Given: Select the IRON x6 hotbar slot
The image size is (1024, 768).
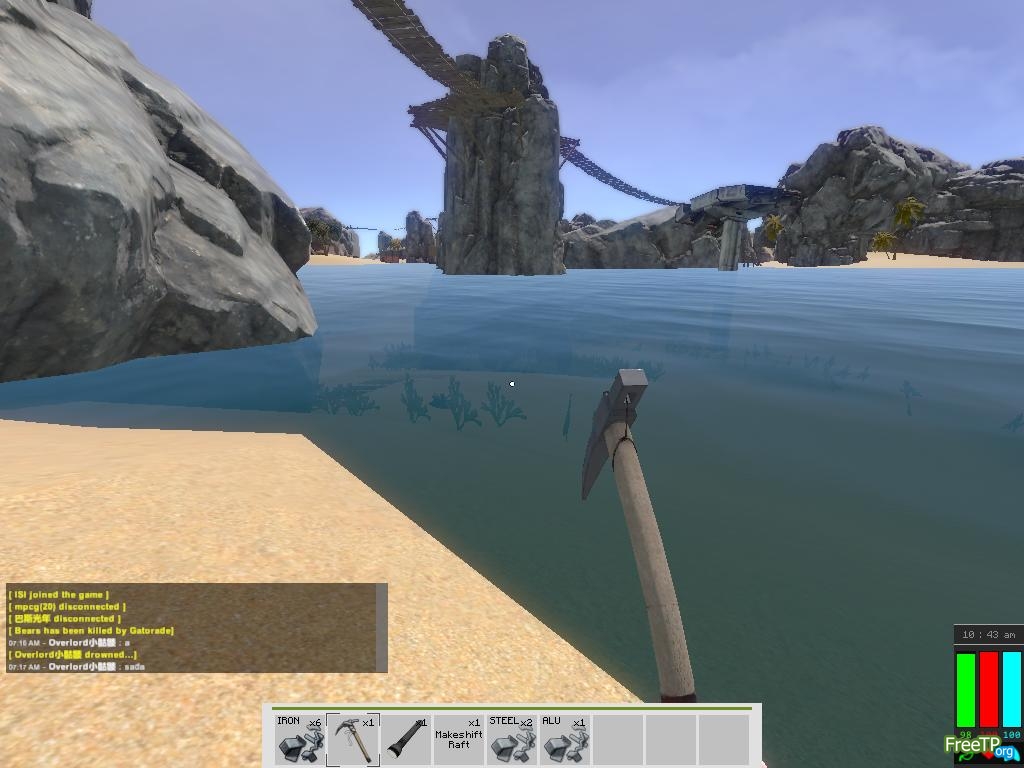Looking at the screenshot, I should pyautogui.click(x=299, y=739).
